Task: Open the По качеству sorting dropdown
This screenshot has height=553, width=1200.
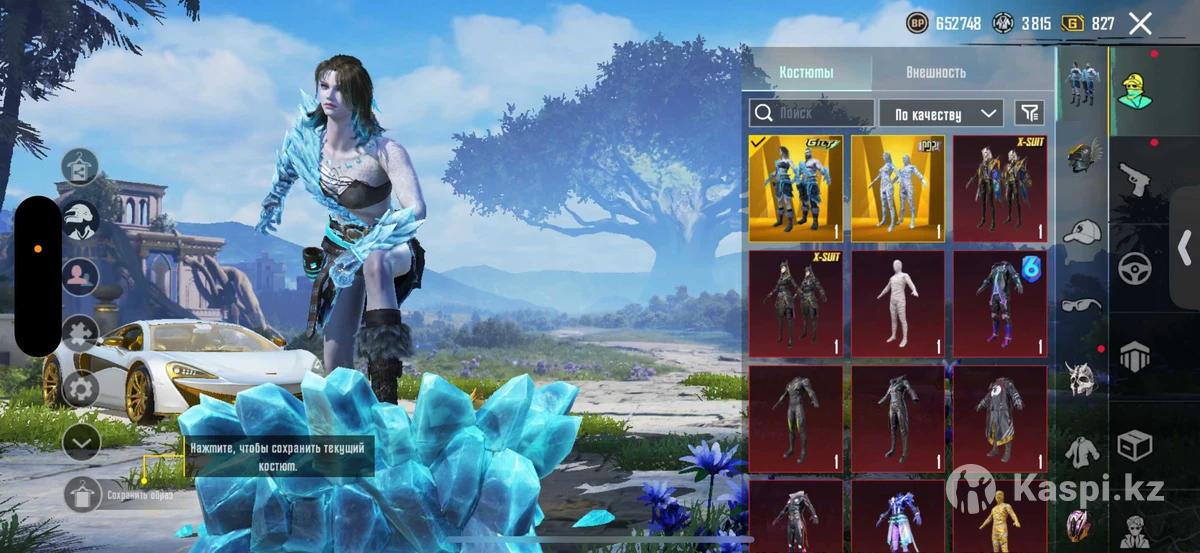Action: (x=941, y=113)
